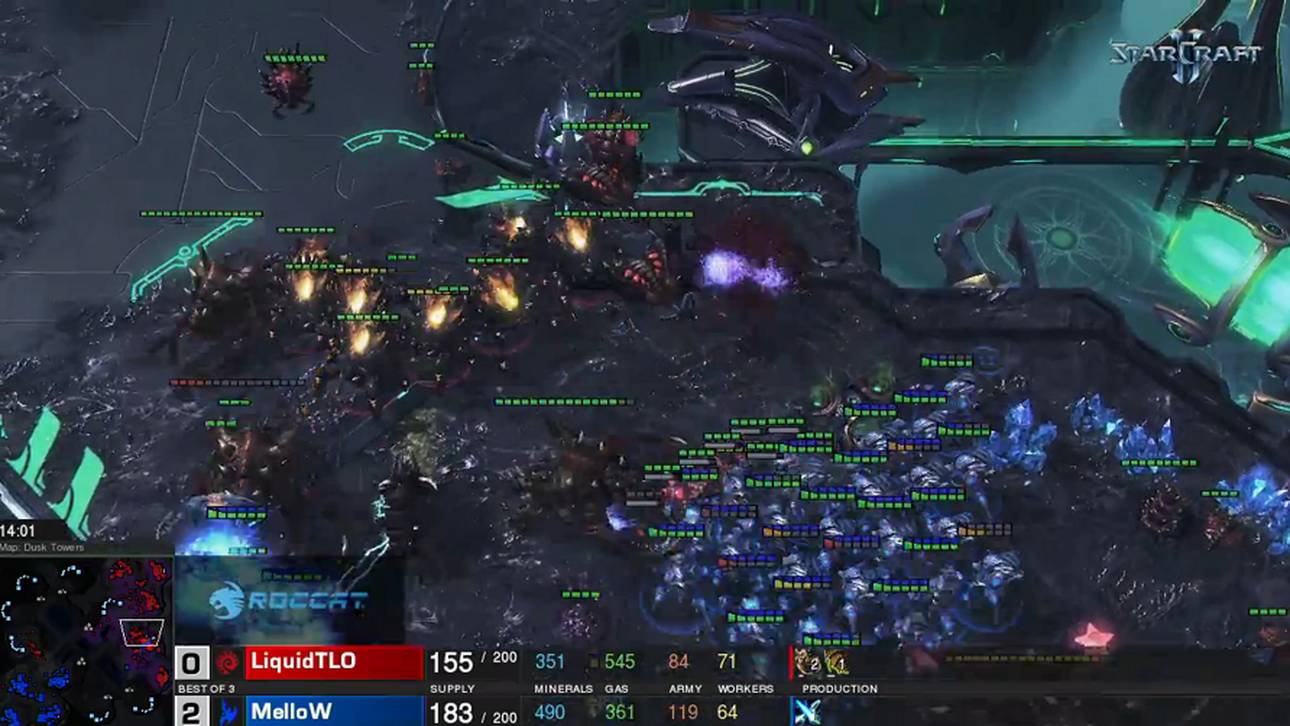
Task: Click the minimap of Dusk Towers
Action: 86,640
